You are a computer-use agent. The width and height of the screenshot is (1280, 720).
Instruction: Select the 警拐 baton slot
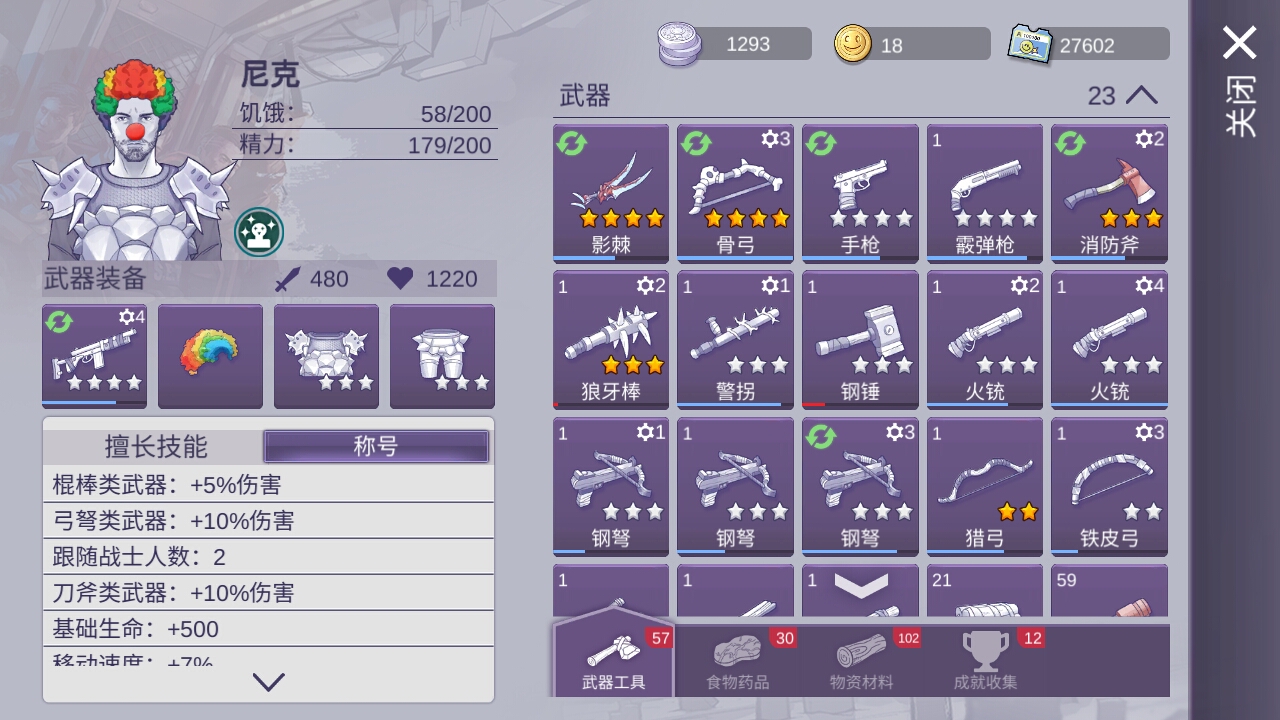pyautogui.click(x=735, y=340)
